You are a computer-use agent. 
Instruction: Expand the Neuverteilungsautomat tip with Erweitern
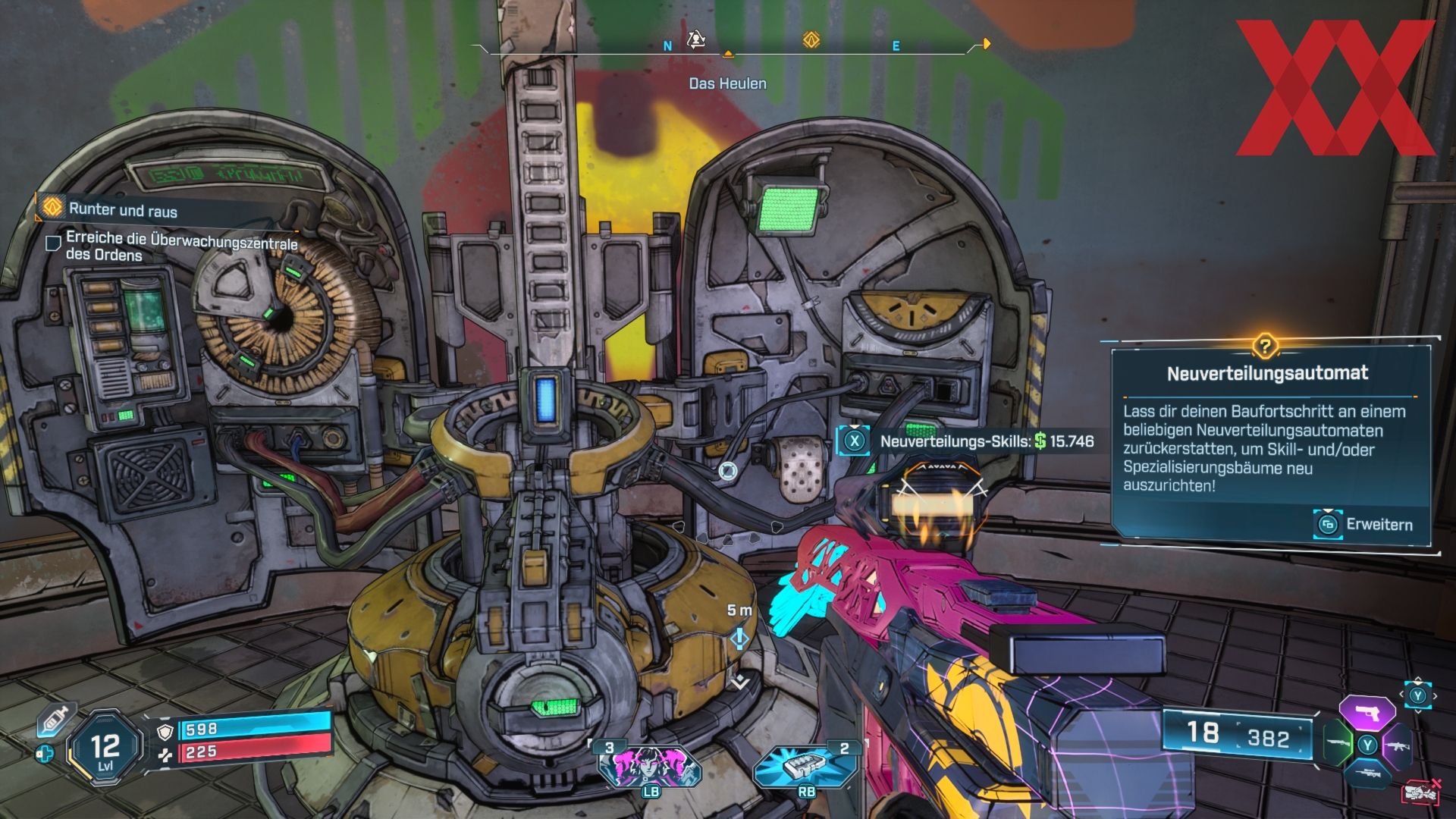tap(1364, 524)
